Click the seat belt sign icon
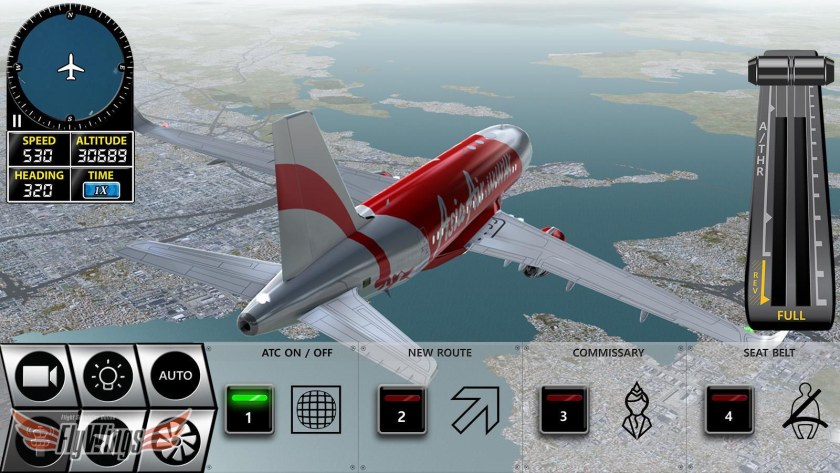Viewport: 840px width, 473px height. [802, 409]
